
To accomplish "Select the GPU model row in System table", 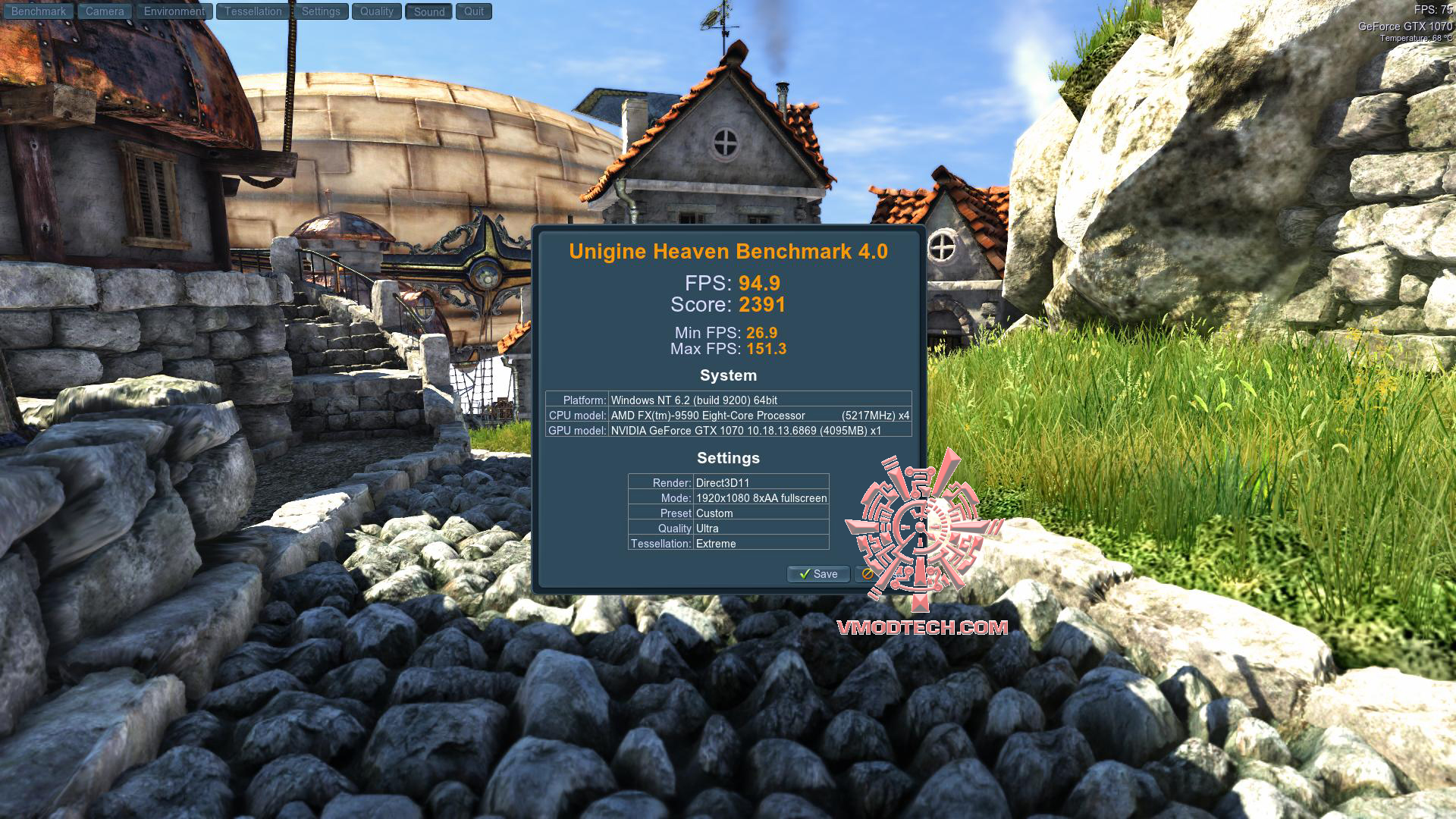I will (x=729, y=432).
